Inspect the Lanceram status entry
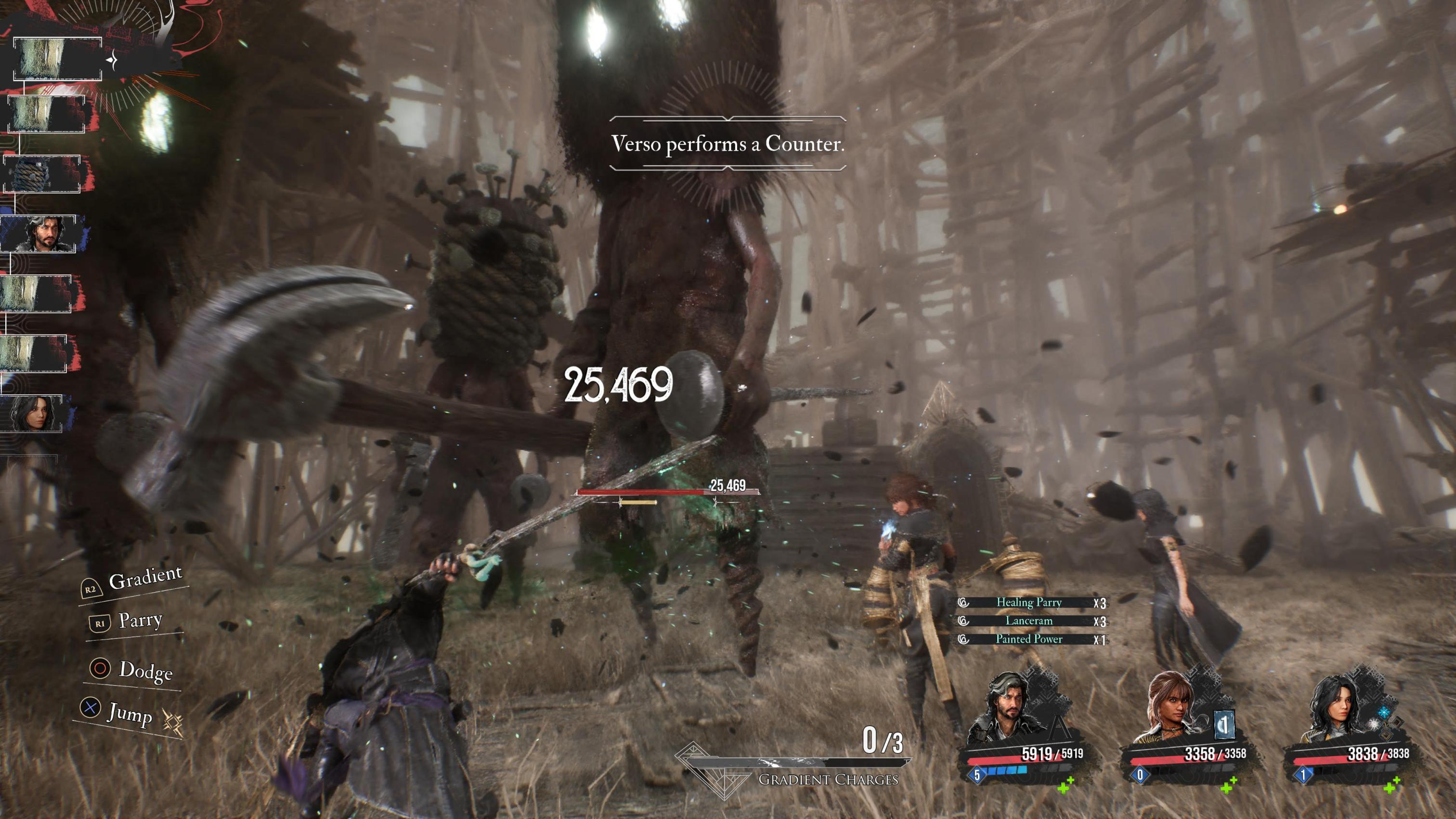 [1029, 621]
